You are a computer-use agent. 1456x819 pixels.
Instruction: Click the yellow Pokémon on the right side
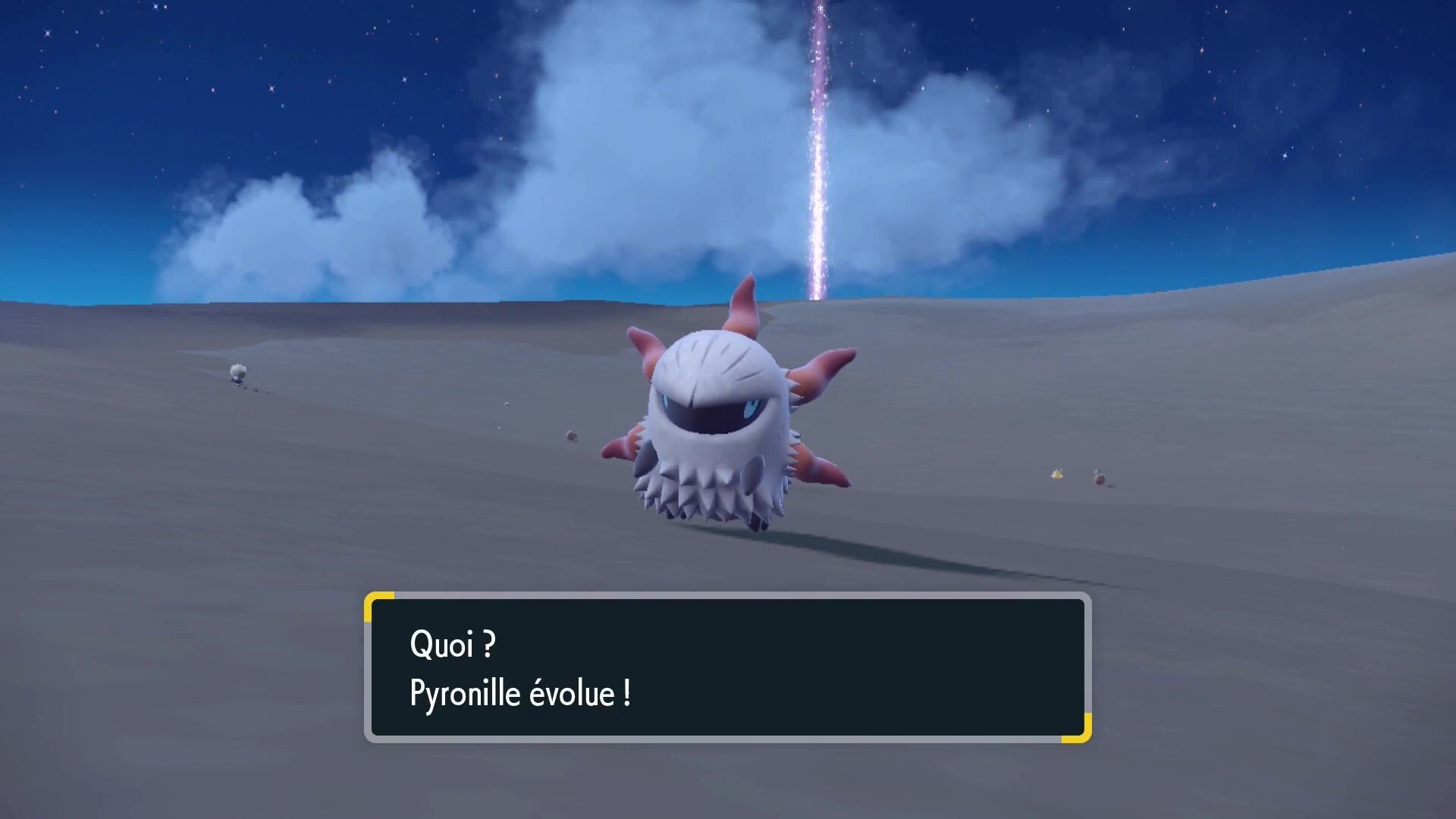pos(1056,474)
